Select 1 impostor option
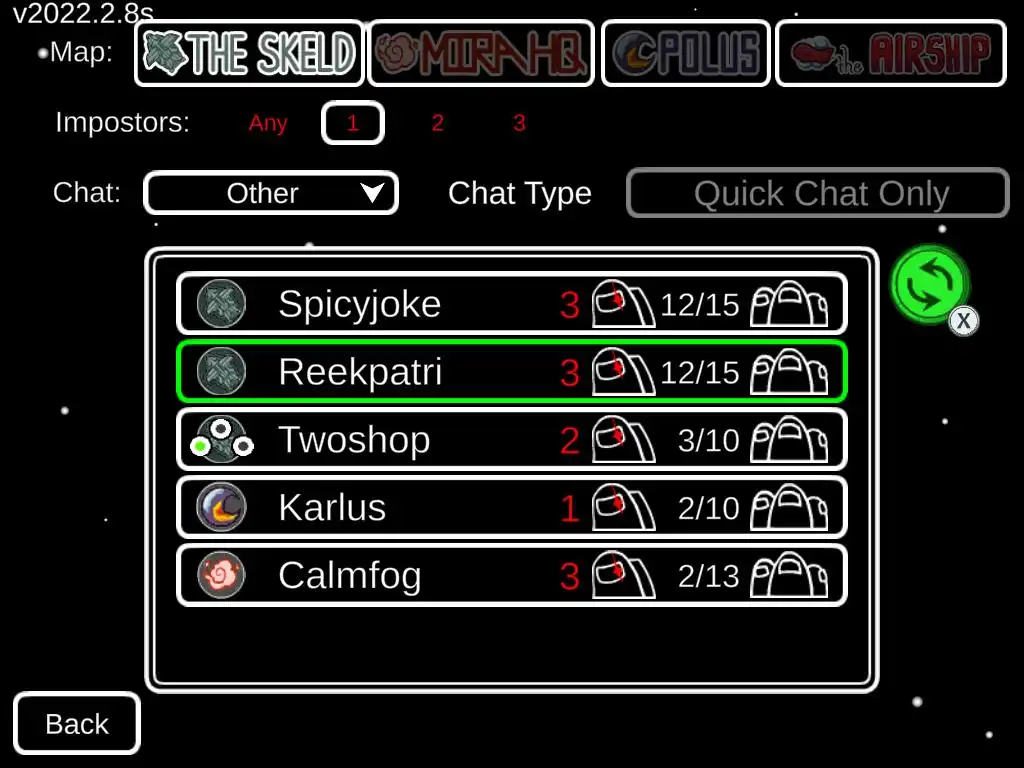Viewport: 1024px width, 768px height. tap(352, 123)
